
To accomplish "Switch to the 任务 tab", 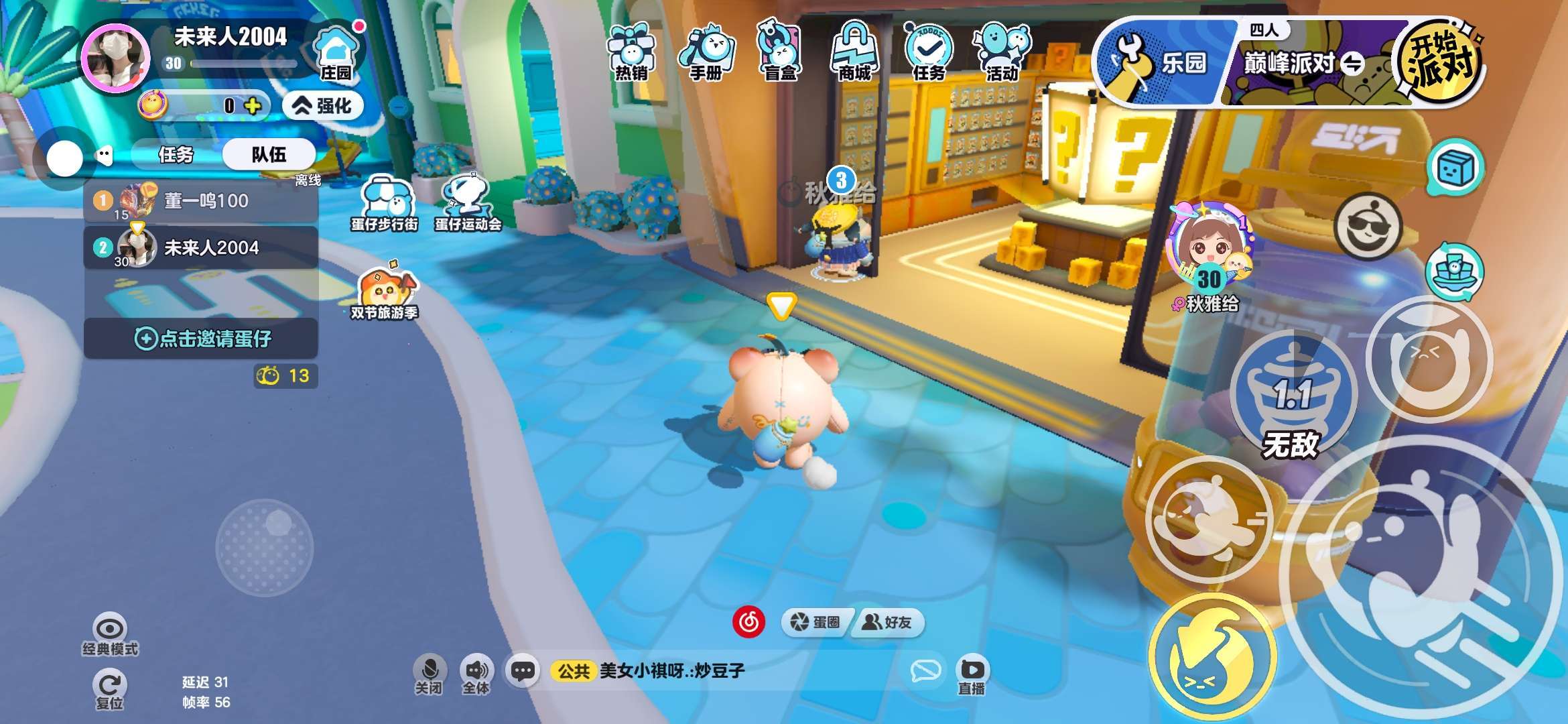I will [x=176, y=155].
